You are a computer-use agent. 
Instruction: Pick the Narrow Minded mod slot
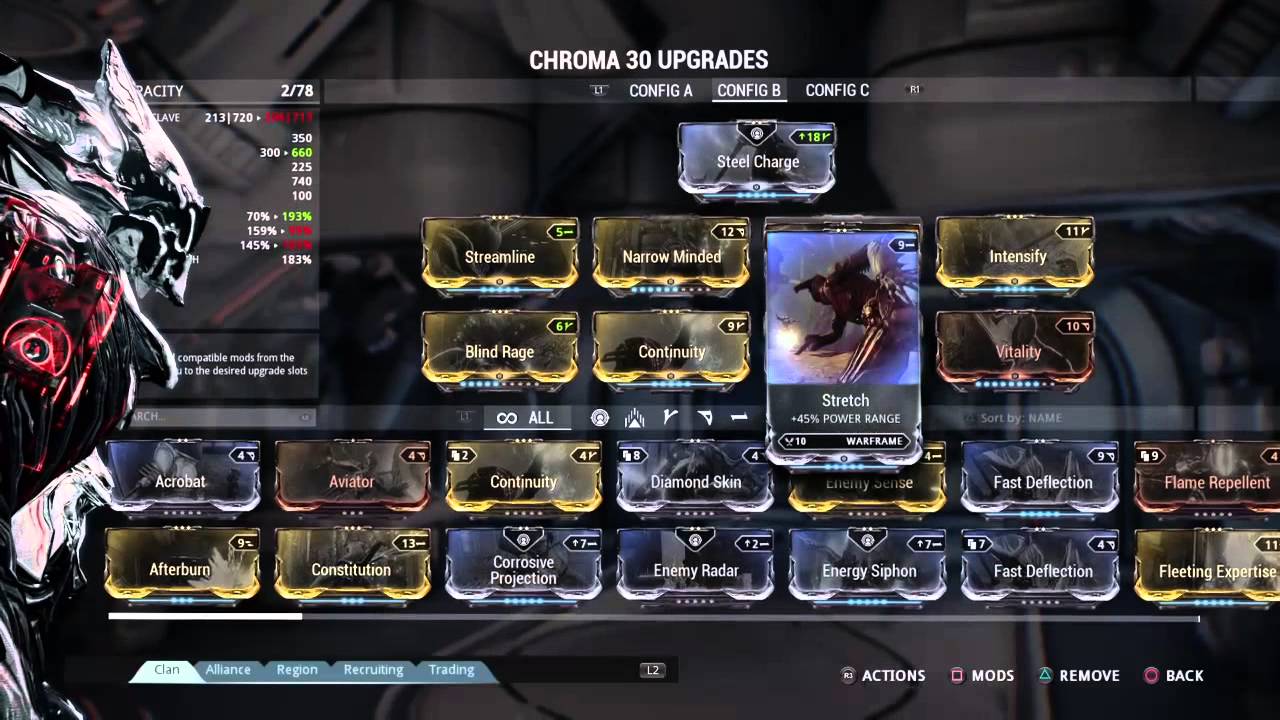pos(671,256)
